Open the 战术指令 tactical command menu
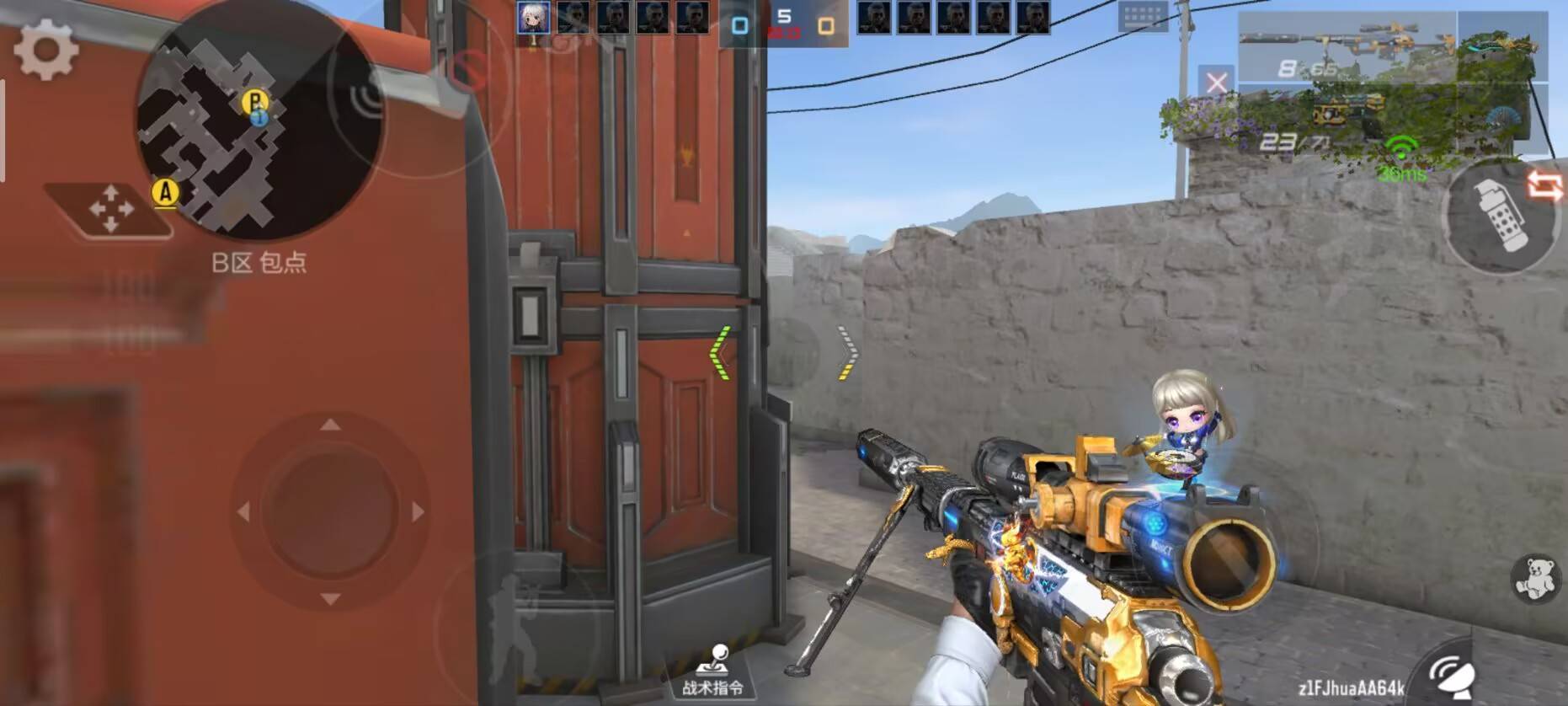Image resolution: width=1568 pixels, height=706 pixels. click(x=713, y=673)
